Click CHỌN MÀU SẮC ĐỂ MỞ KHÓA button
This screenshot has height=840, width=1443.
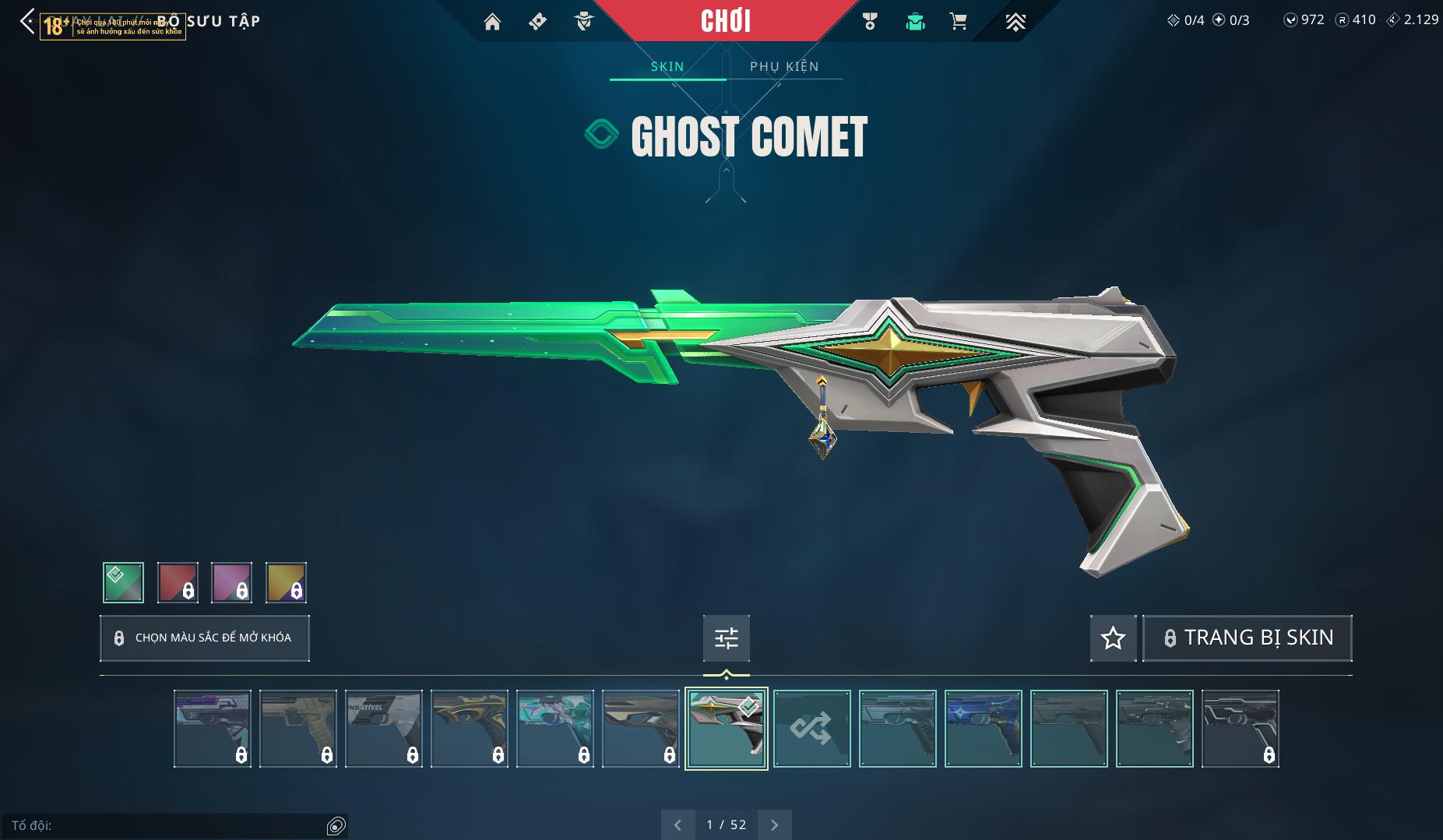[x=205, y=638]
